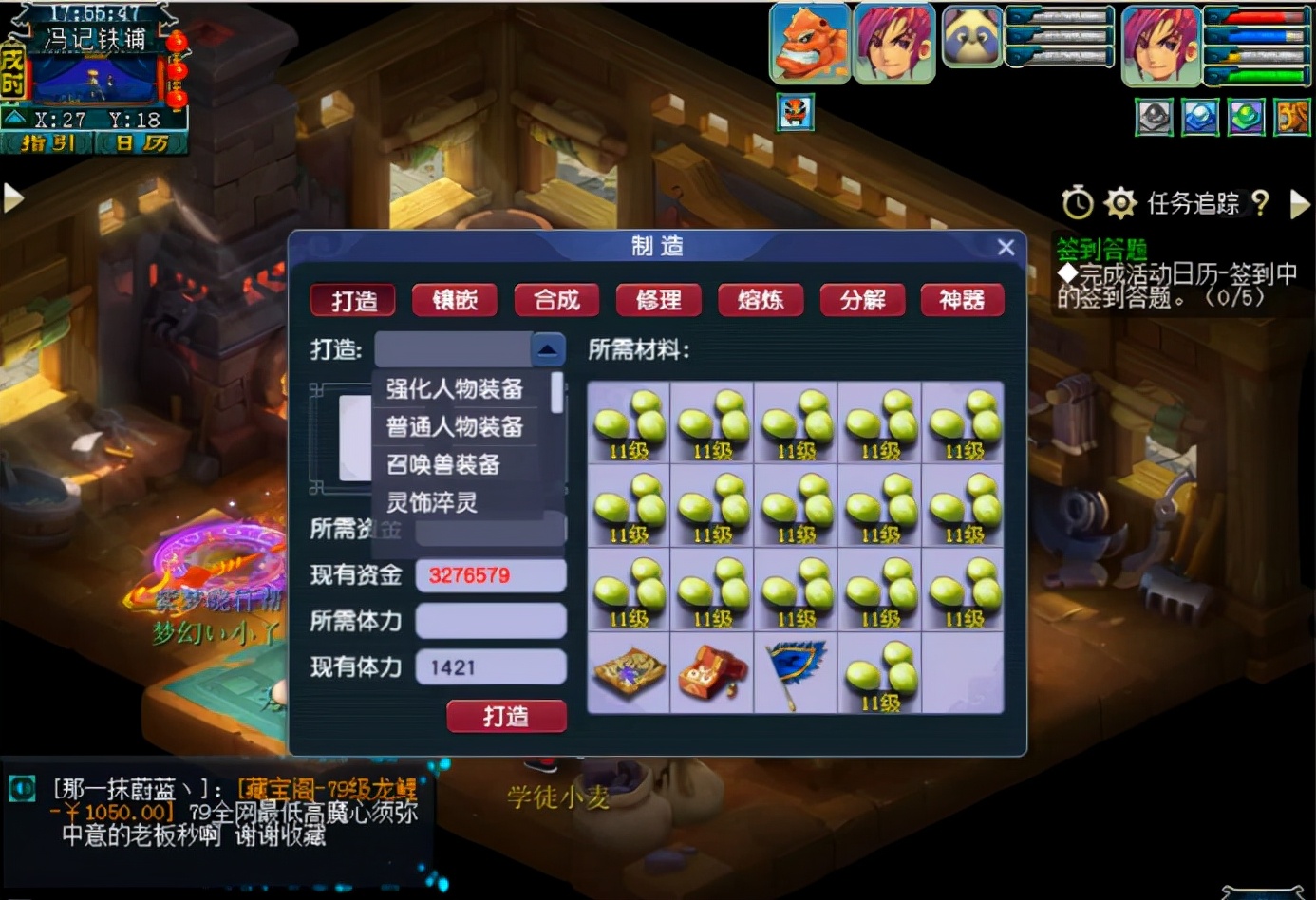Collapse the crafting type dropdown arrow
1316x900 pixels.
coord(546,348)
